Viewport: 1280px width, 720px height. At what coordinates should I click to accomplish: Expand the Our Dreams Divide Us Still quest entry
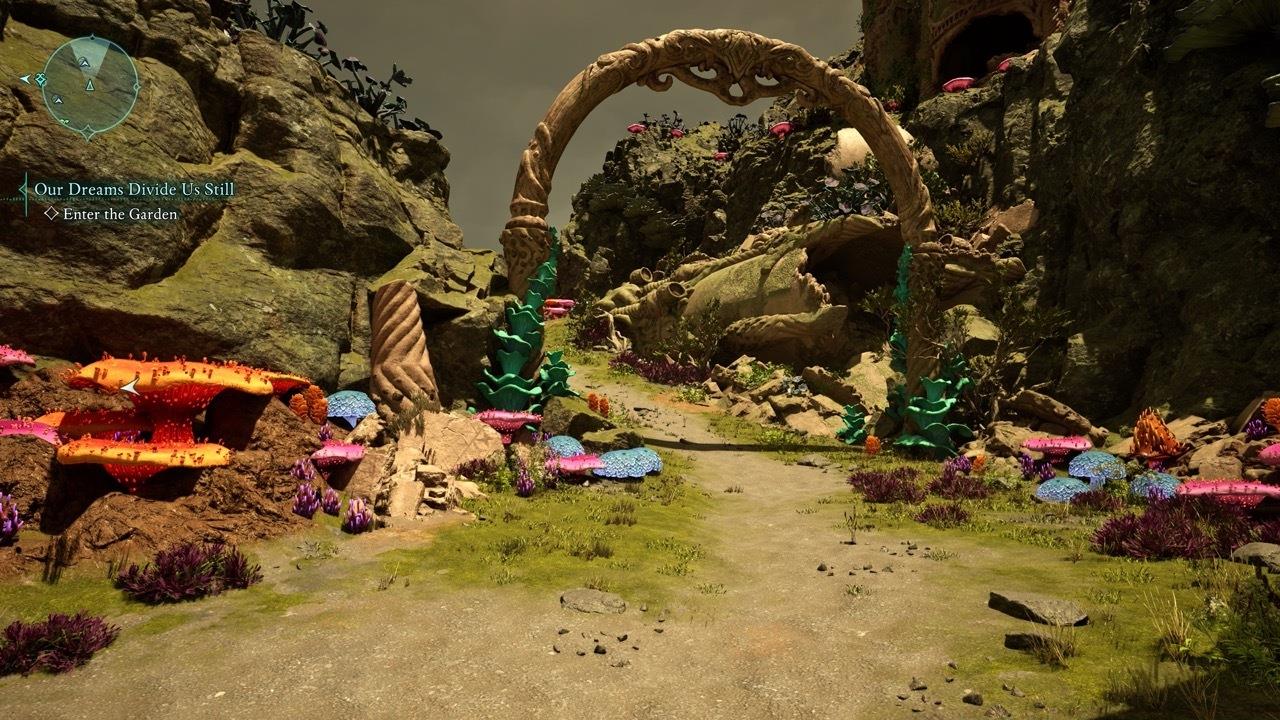[135, 188]
